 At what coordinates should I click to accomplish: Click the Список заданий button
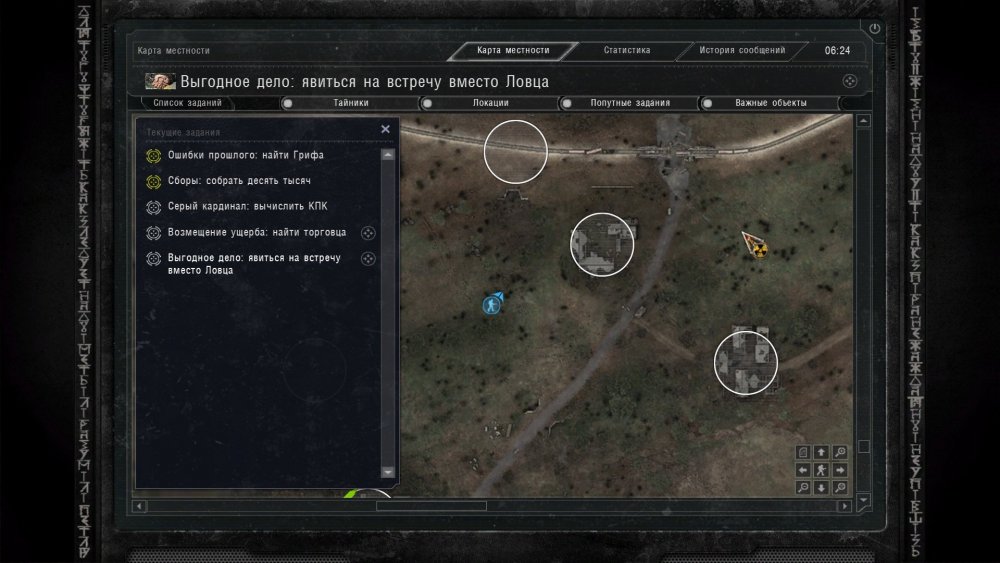point(188,103)
